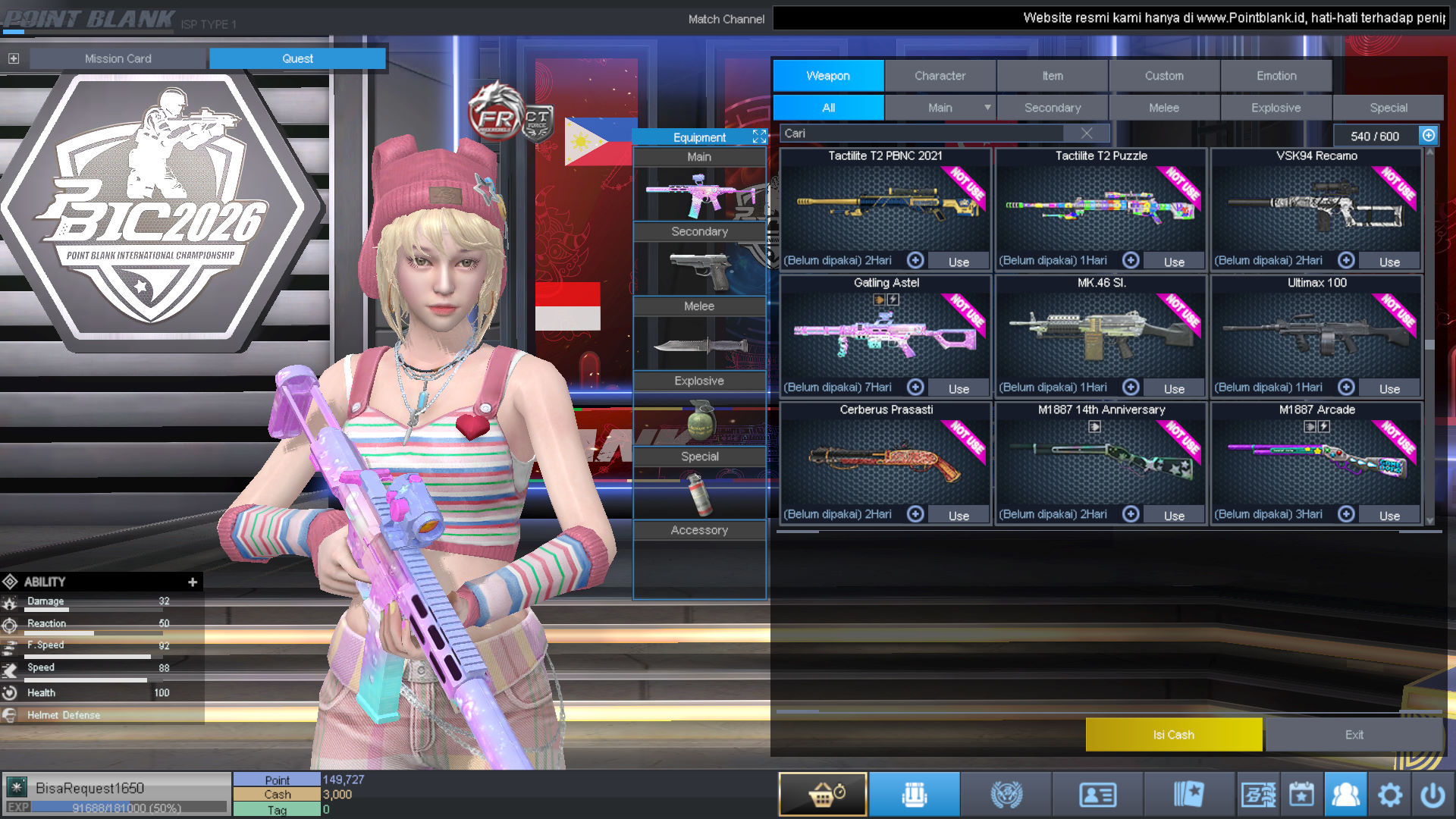Expand the ABILITY panel plus

tap(193, 582)
